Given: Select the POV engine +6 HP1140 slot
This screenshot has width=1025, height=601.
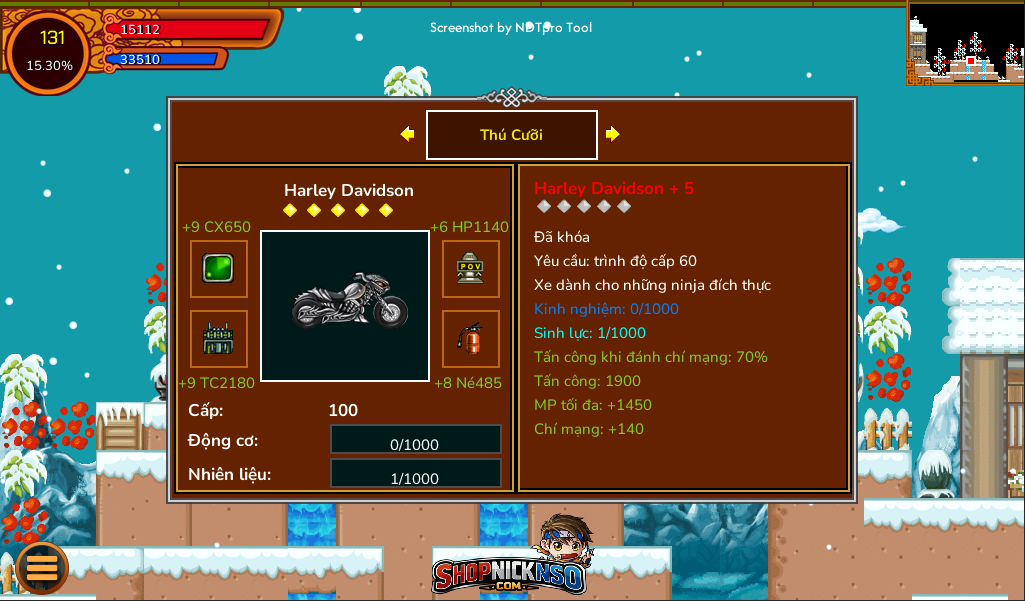Looking at the screenshot, I should coord(471,269).
